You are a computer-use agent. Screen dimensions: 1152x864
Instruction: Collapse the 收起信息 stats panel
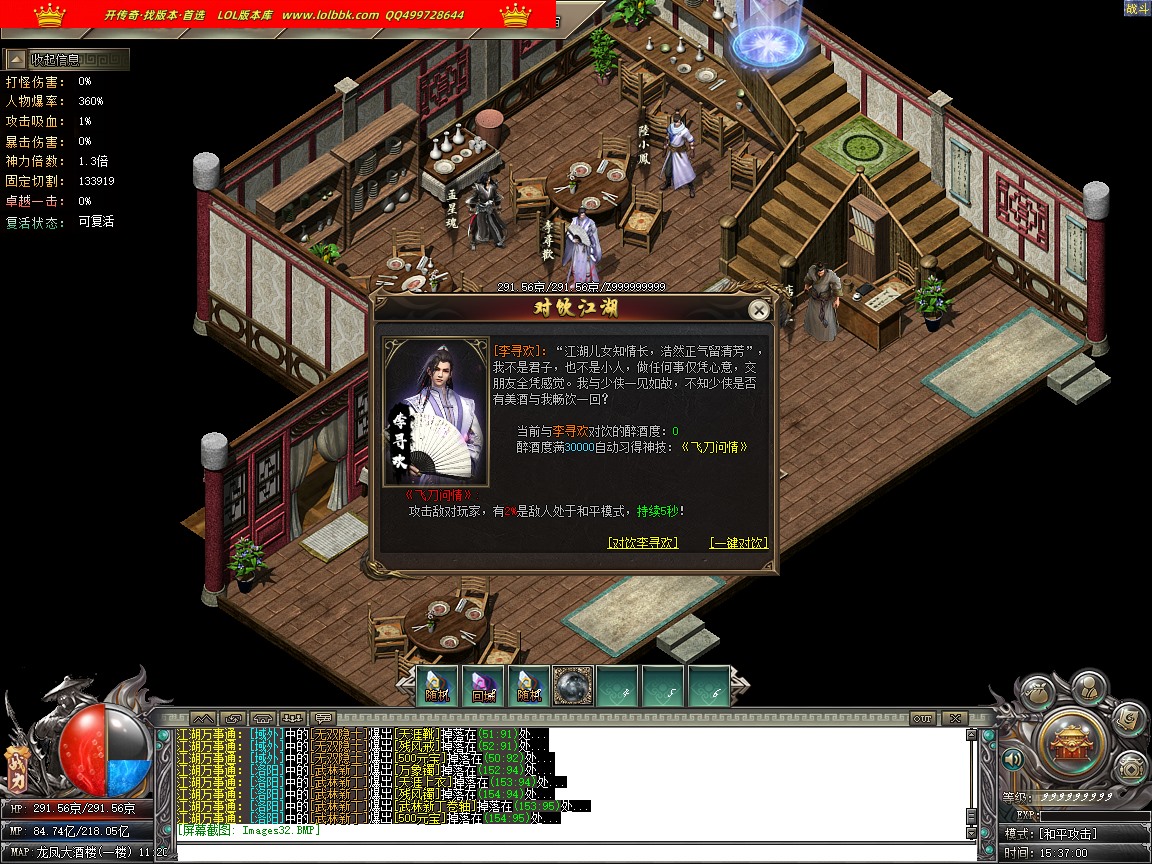66,60
